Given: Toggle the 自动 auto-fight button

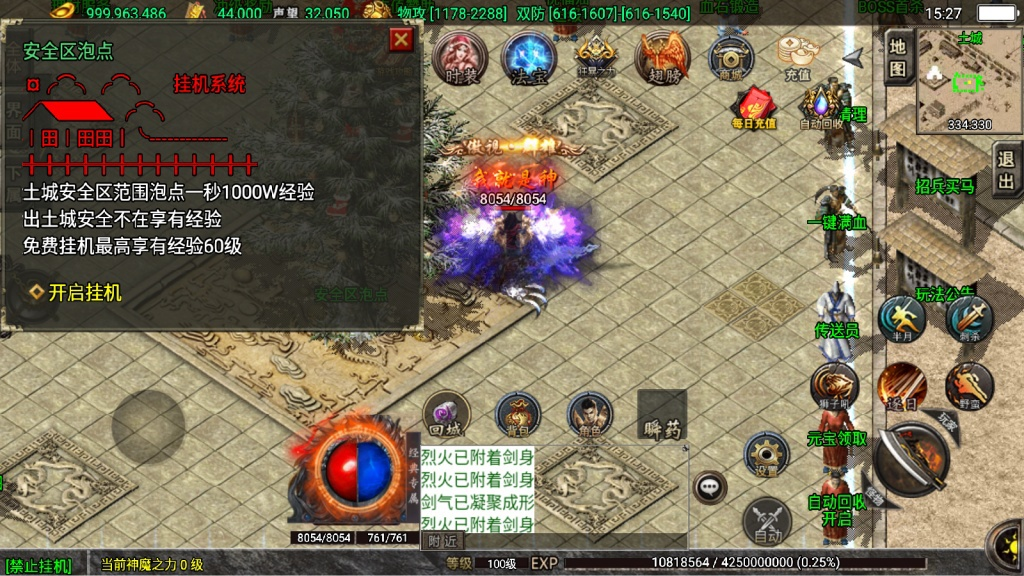Looking at the screenshot, I should pyautogui.click(x=766, y=522).
